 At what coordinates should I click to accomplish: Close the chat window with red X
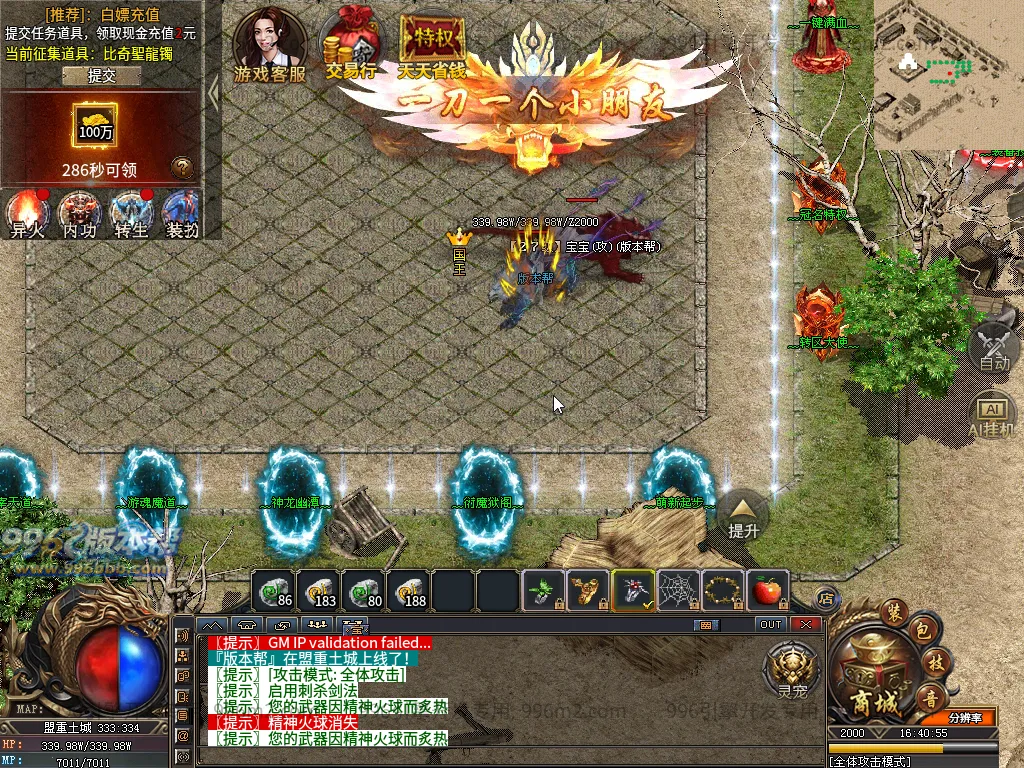tap(805, 624)
